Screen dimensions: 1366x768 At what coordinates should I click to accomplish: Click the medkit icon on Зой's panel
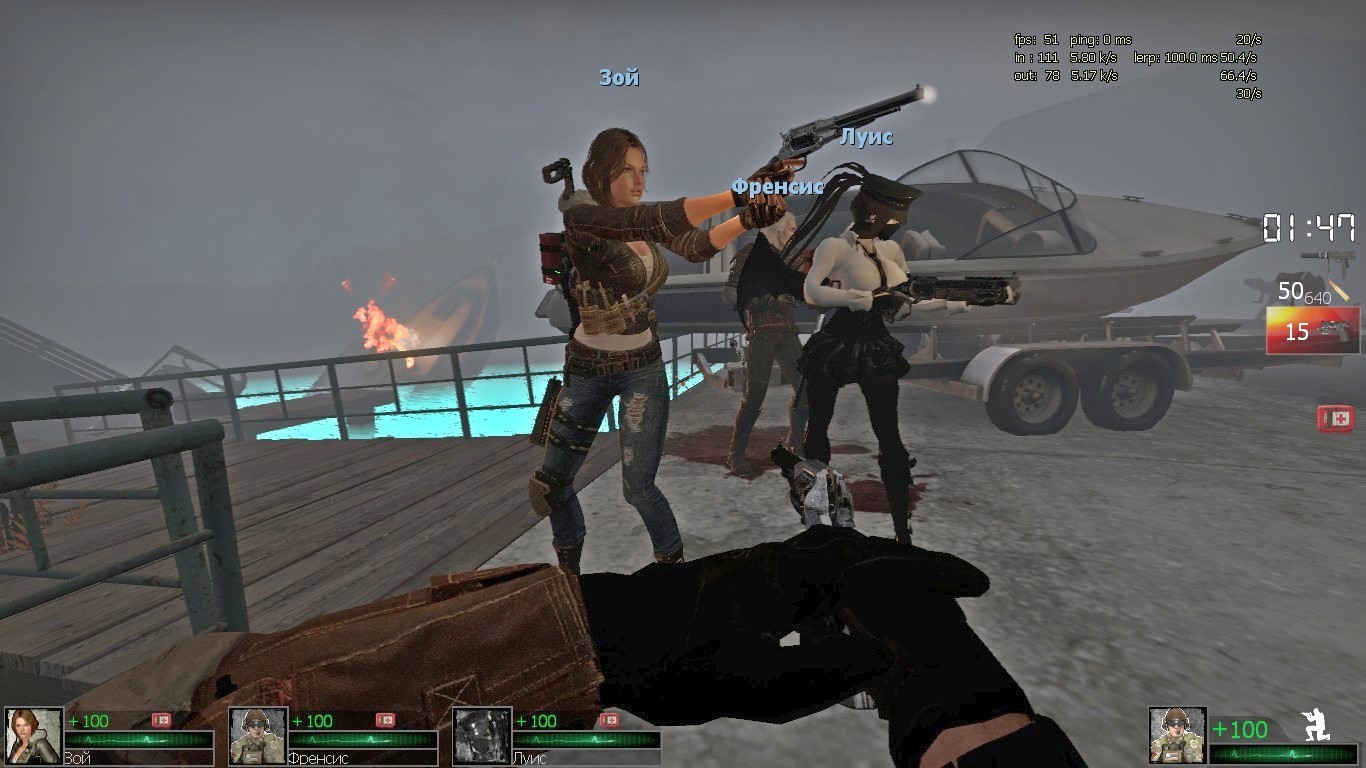click(x=161, y=720)
